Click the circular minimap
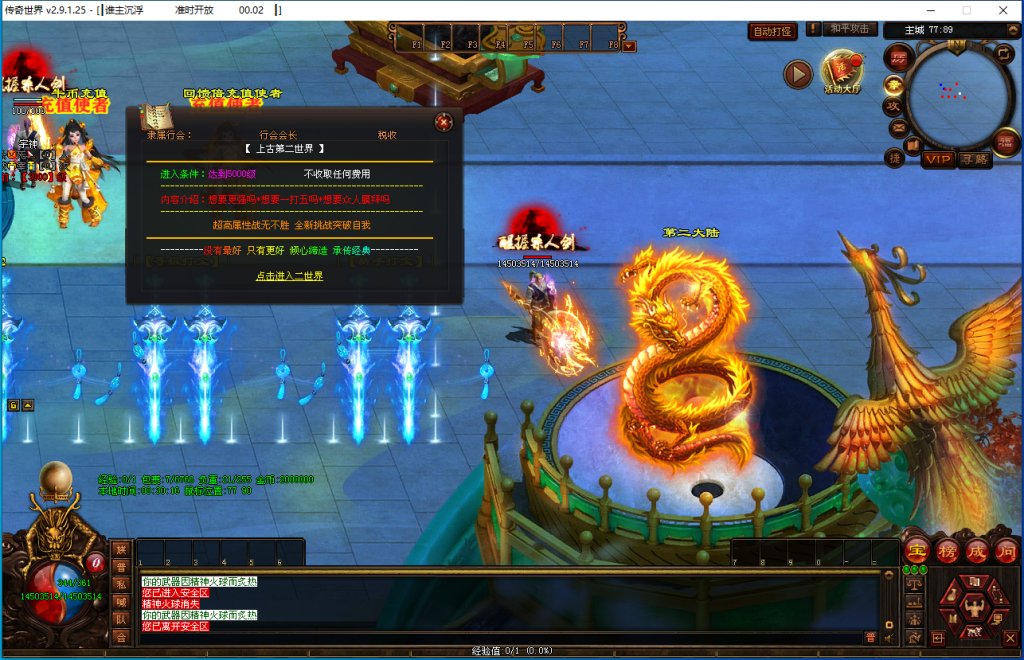1024x660 pixels. point(956,93)
